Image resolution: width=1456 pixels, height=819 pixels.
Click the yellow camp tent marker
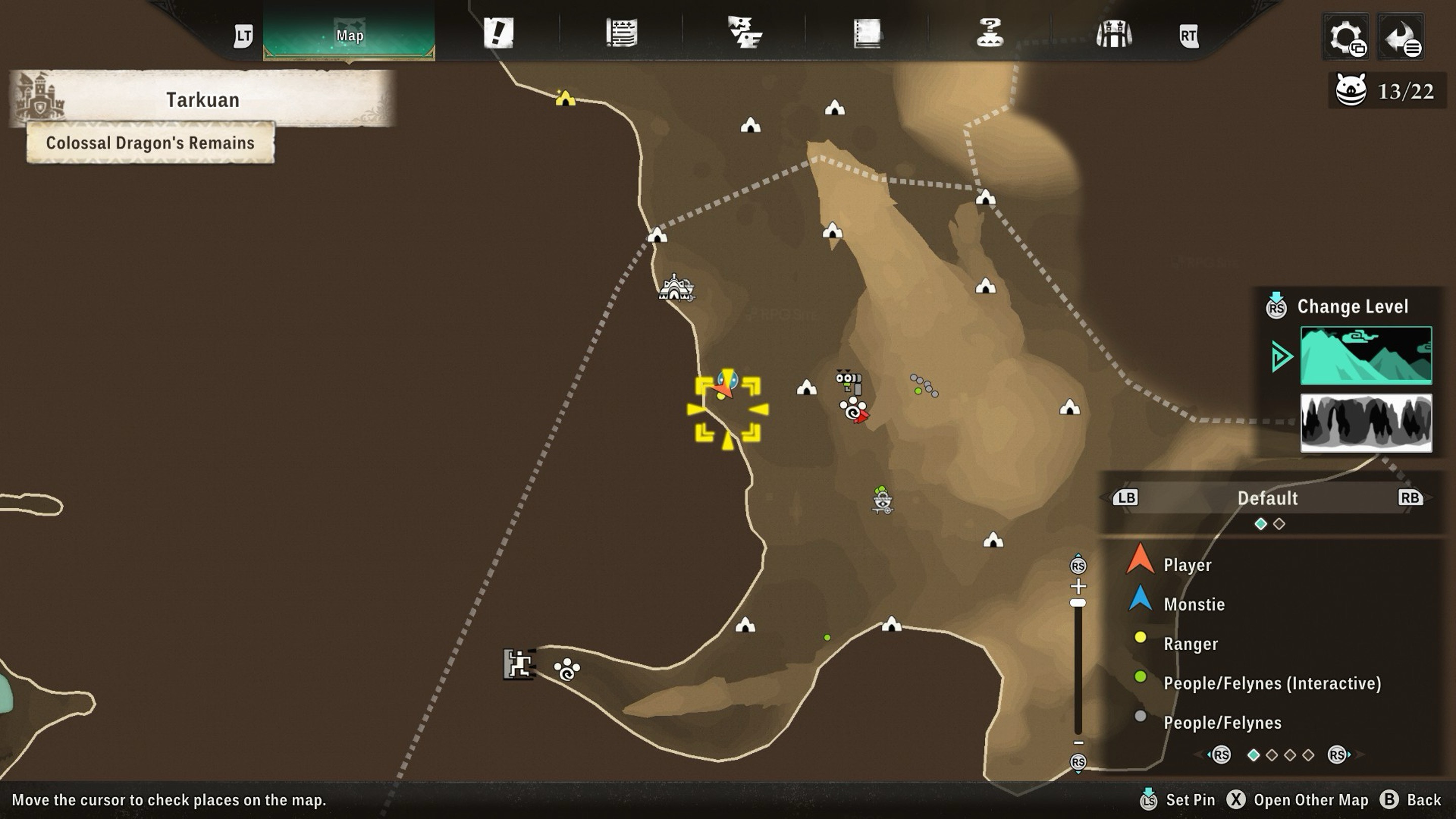565,99
